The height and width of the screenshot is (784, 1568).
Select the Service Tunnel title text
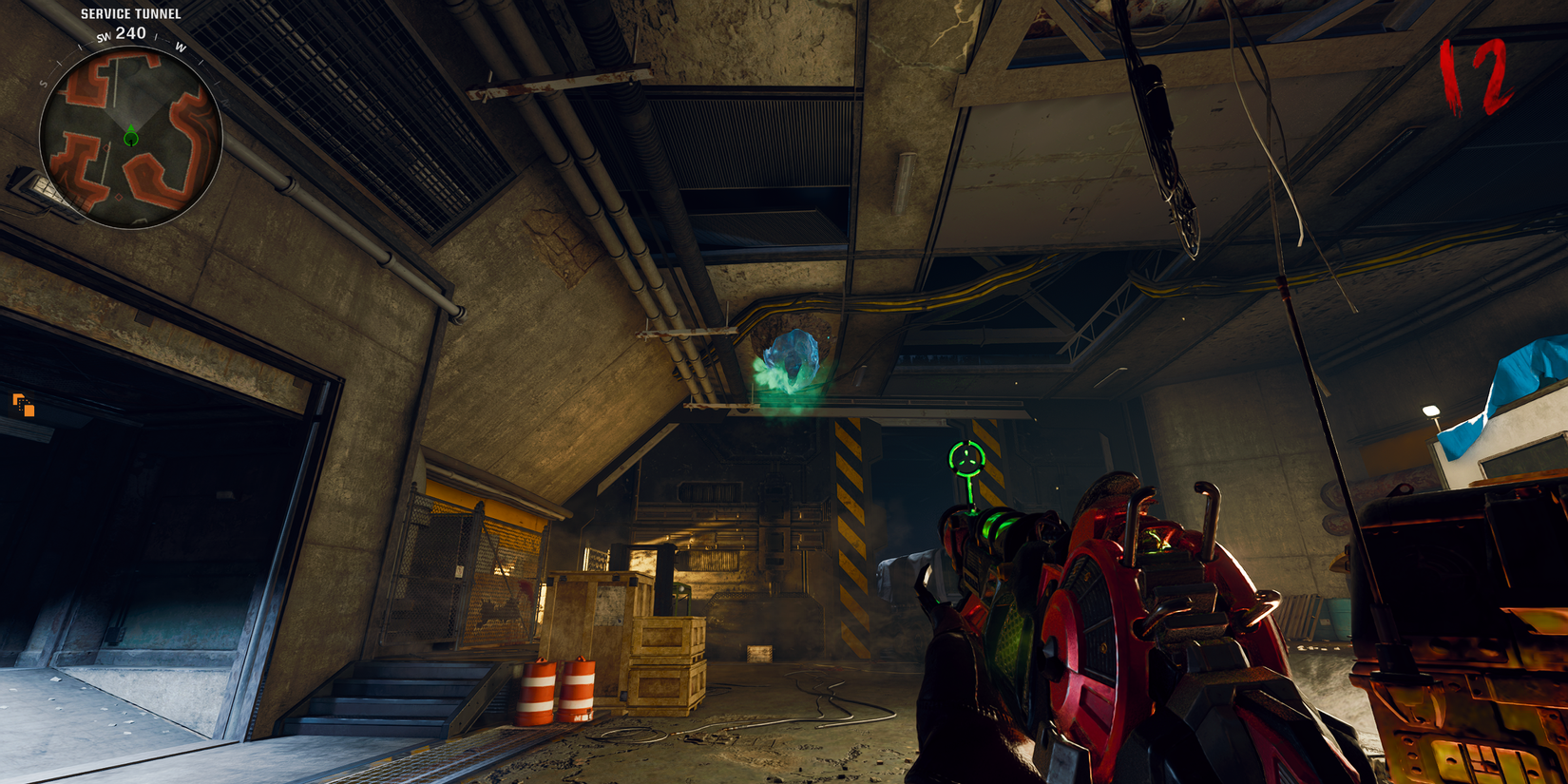coord(130,14)
